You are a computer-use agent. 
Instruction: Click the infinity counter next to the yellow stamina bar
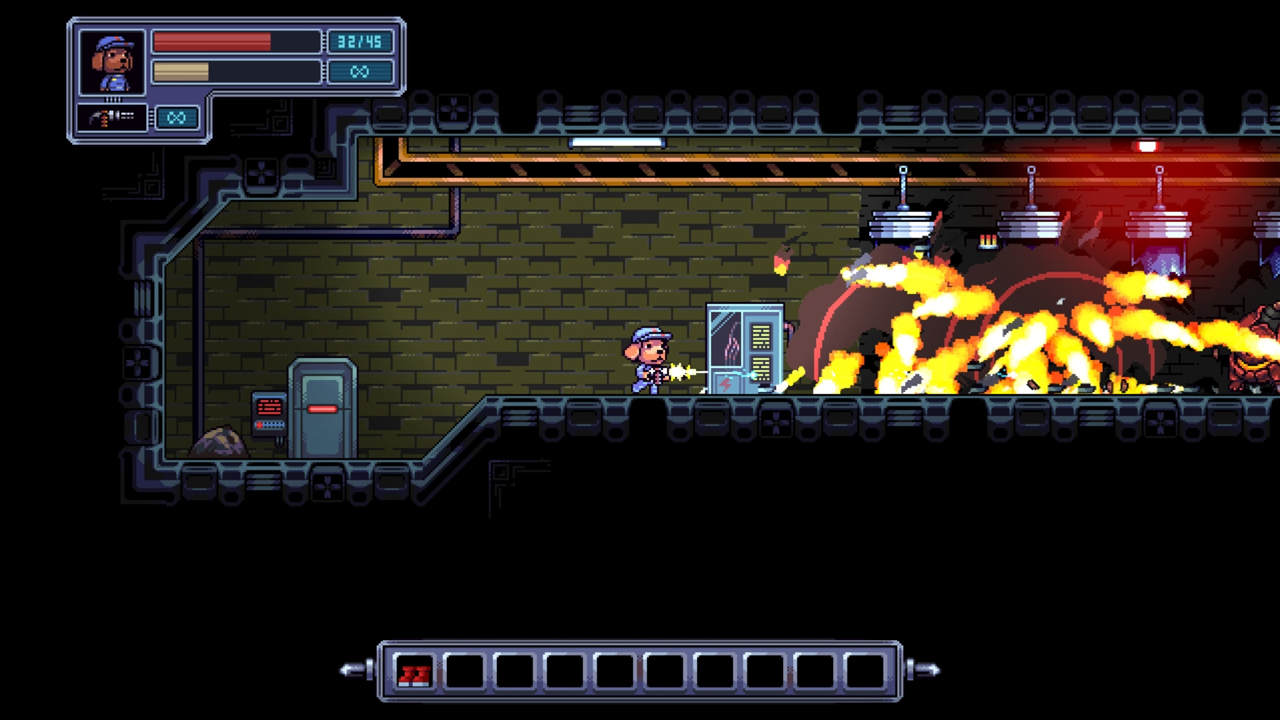[x=359, y=71]
